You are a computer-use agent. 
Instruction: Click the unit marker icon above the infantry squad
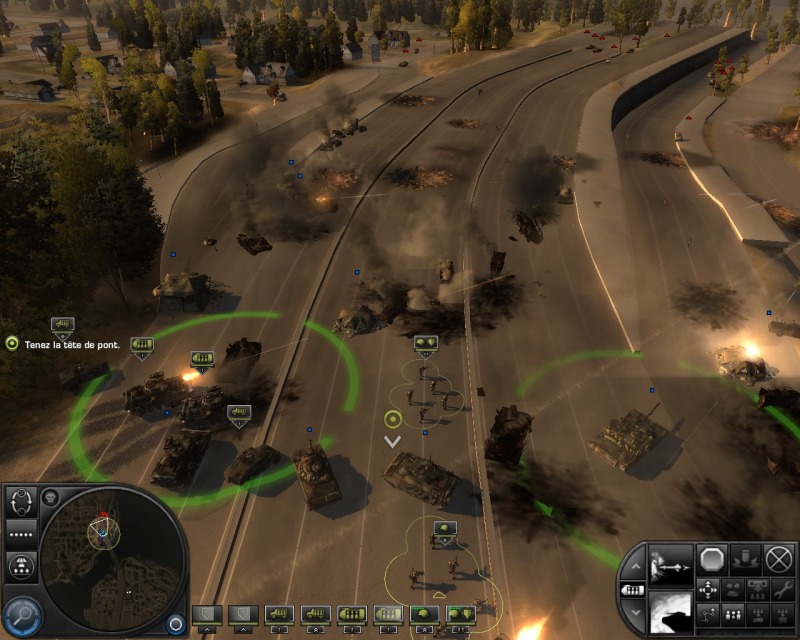tap(426, 344)
